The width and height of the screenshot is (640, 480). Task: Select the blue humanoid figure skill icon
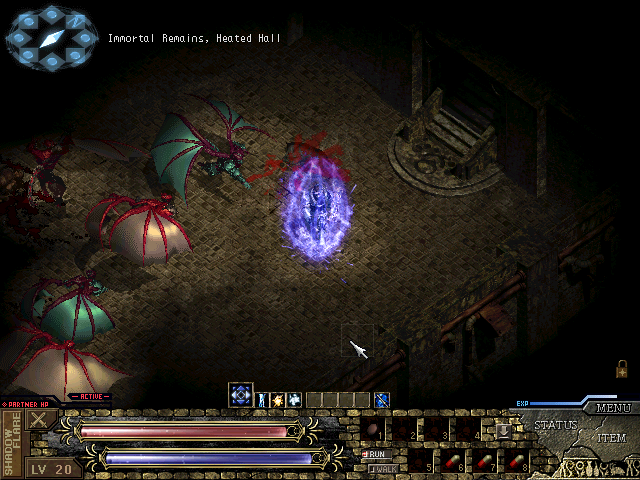263,400
